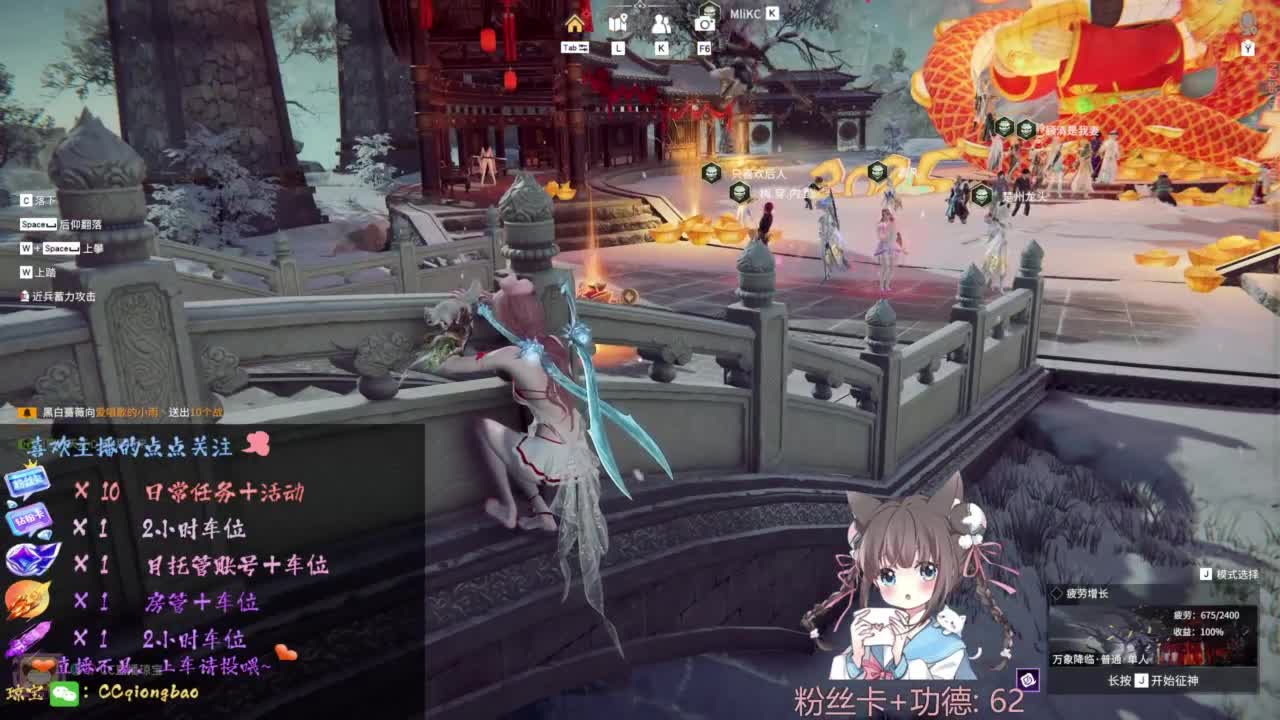This screenshot has width=1280, height=720.
Task: Click the 疲劳增长 panel header
Action: (1090, 594)
